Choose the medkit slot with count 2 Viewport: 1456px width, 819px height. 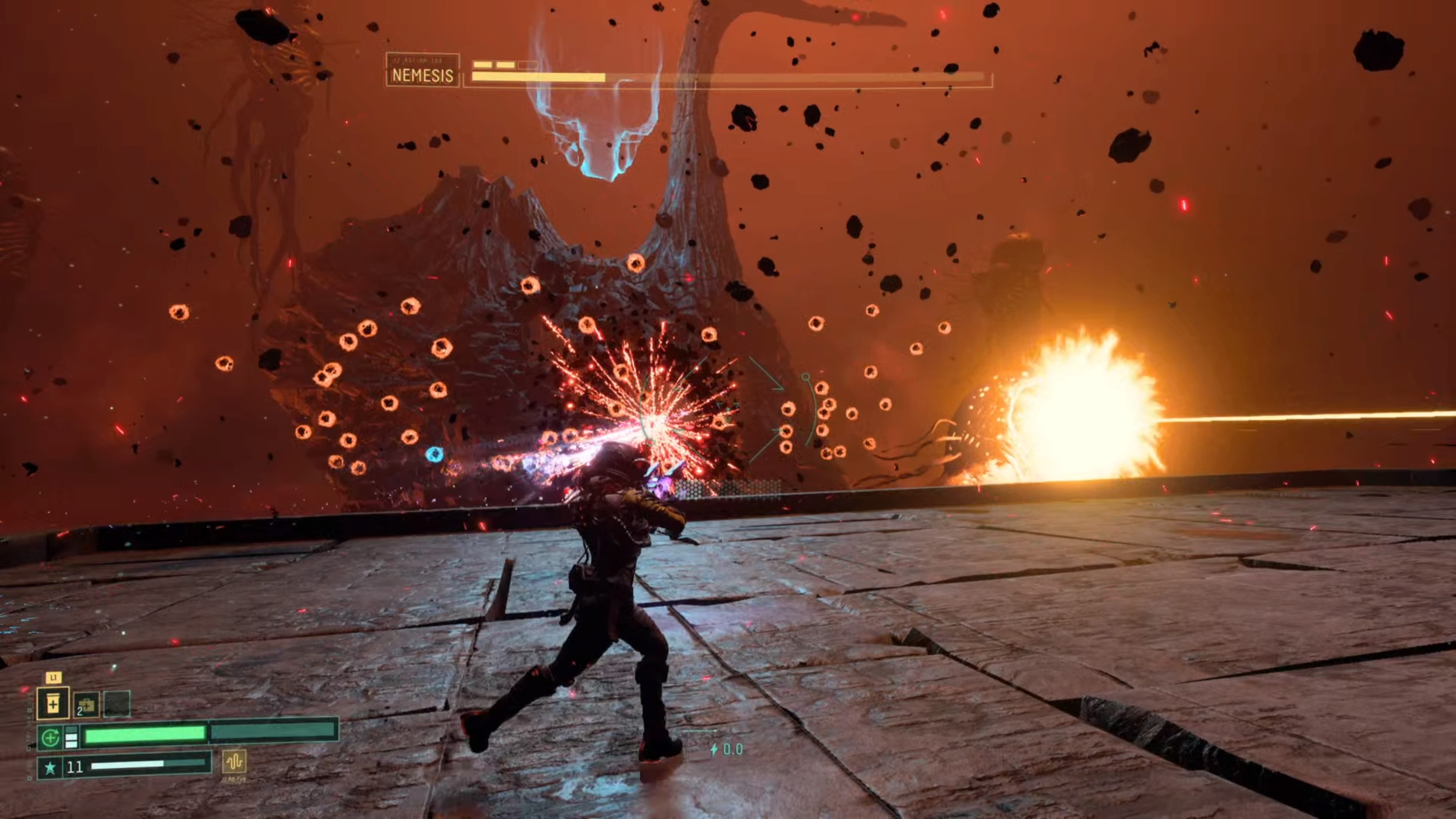[86, 705]
